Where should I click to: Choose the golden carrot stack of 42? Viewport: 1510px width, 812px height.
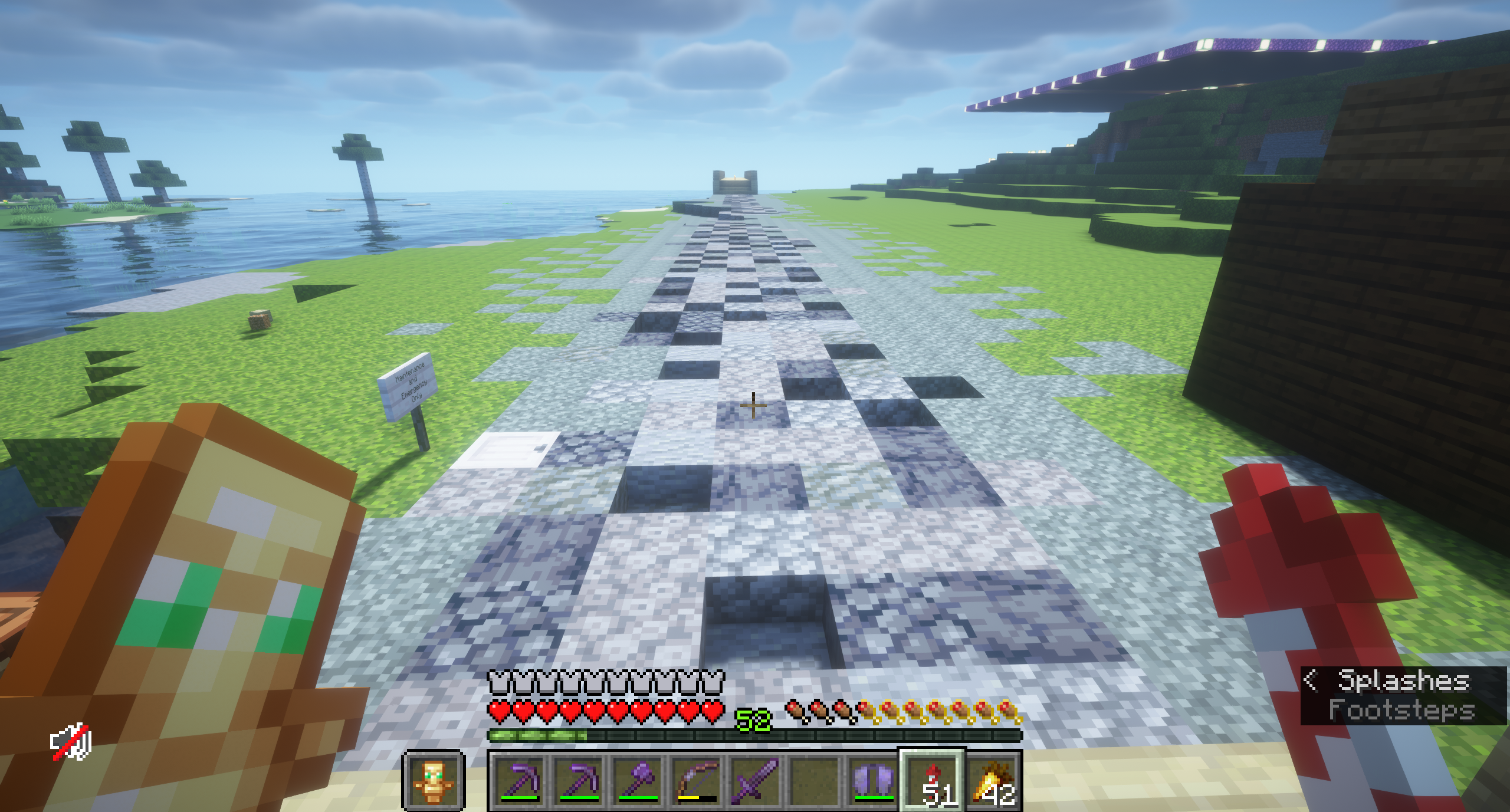pos(993,781)
